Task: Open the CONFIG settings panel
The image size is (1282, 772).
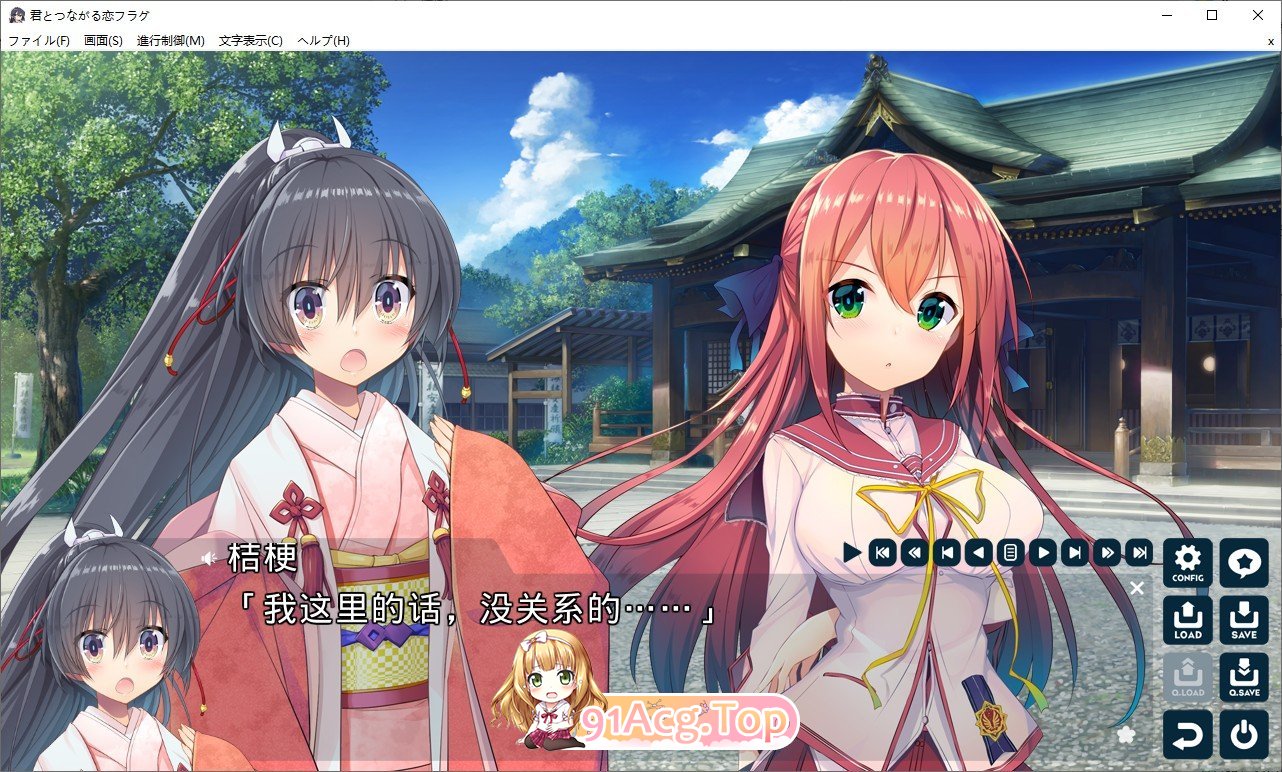Action: [1187, 563]
